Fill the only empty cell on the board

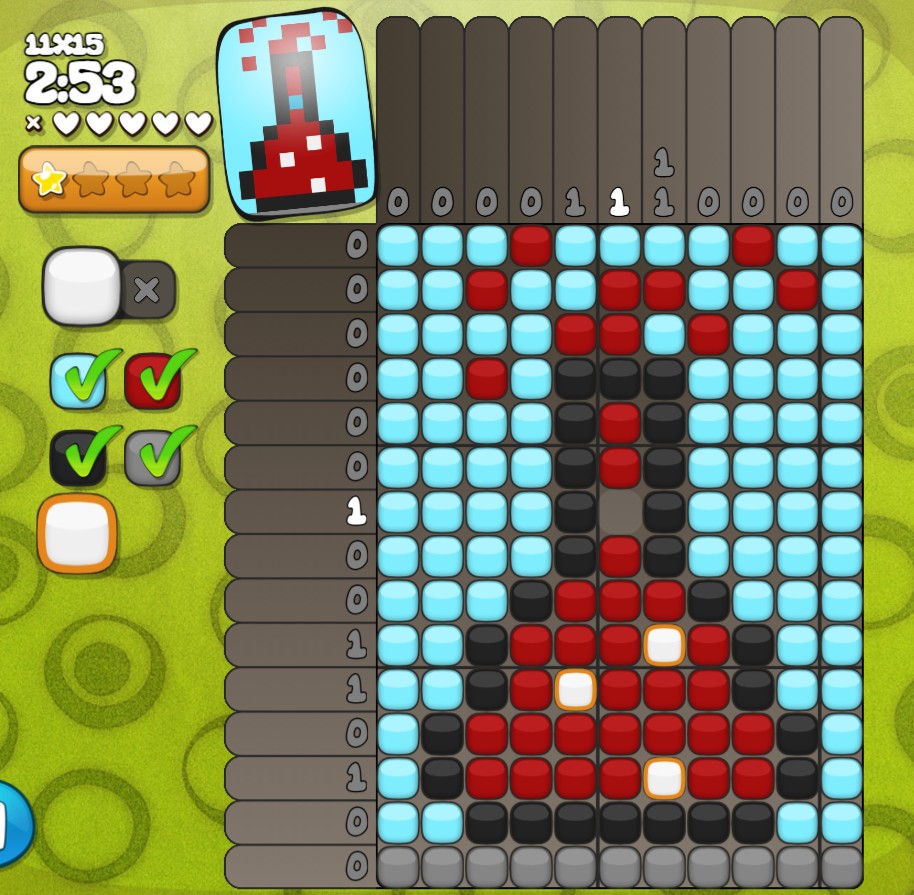click(620, 512)
